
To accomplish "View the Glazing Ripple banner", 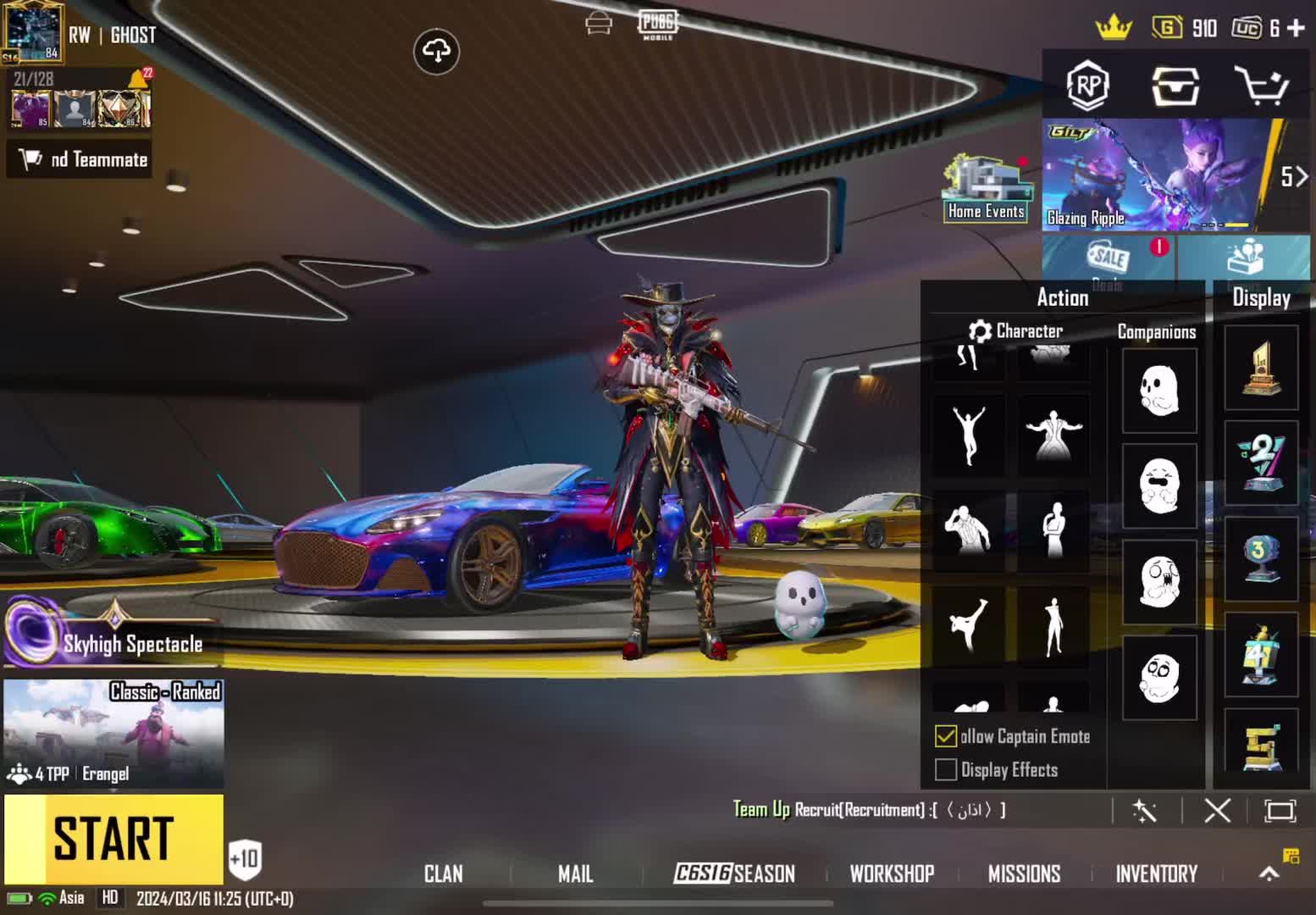I will [x=1156, y=175].
